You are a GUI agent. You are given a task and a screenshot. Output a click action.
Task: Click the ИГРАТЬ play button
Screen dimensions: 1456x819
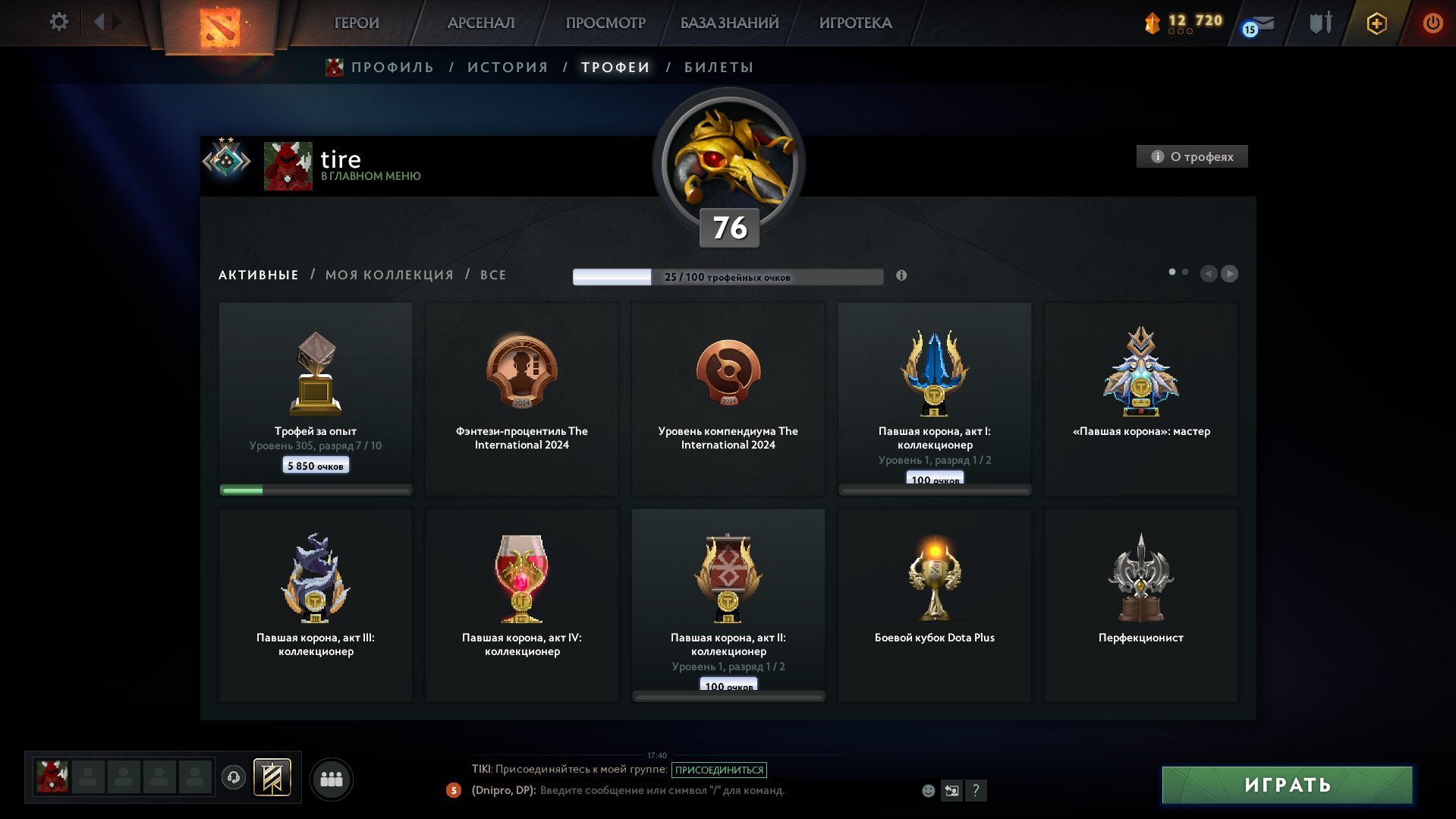pyautogui.click(x=1287, y=785)
